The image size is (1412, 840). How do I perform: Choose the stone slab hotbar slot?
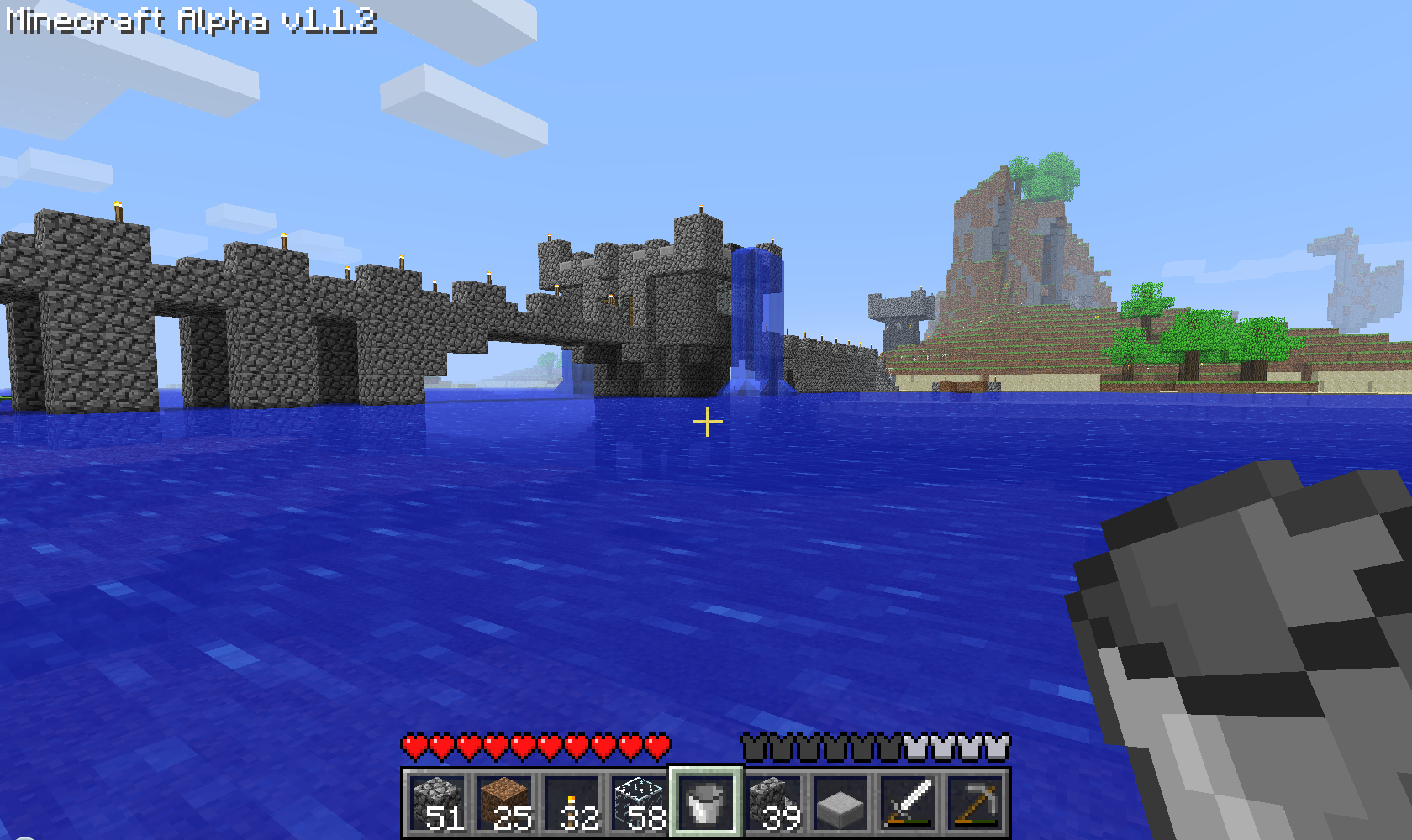click(x=840, y=802)
